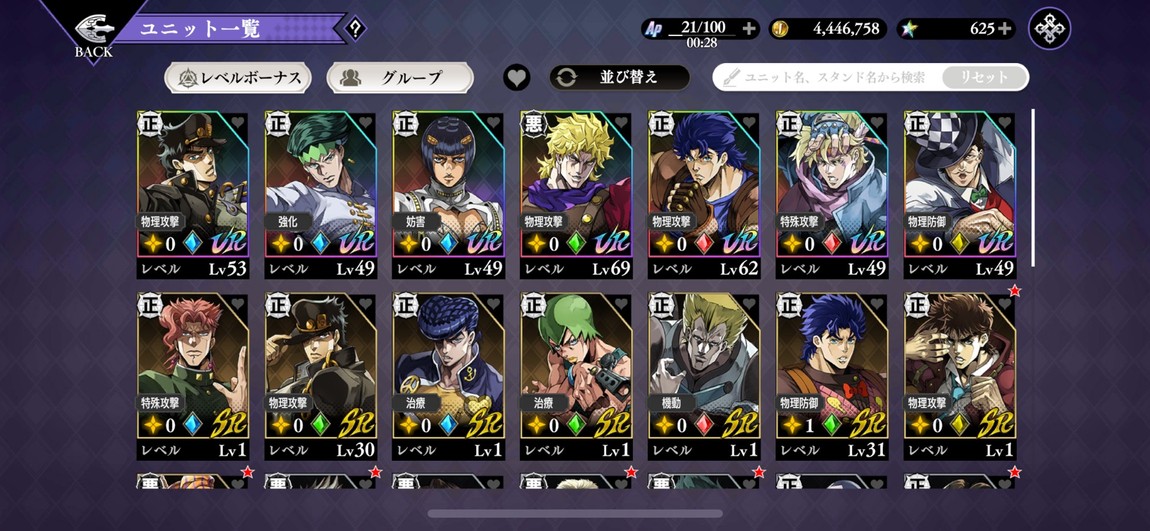1150x531 pixels.
Task: Show help via the question mark icon
Action: [x=355, y=29]
